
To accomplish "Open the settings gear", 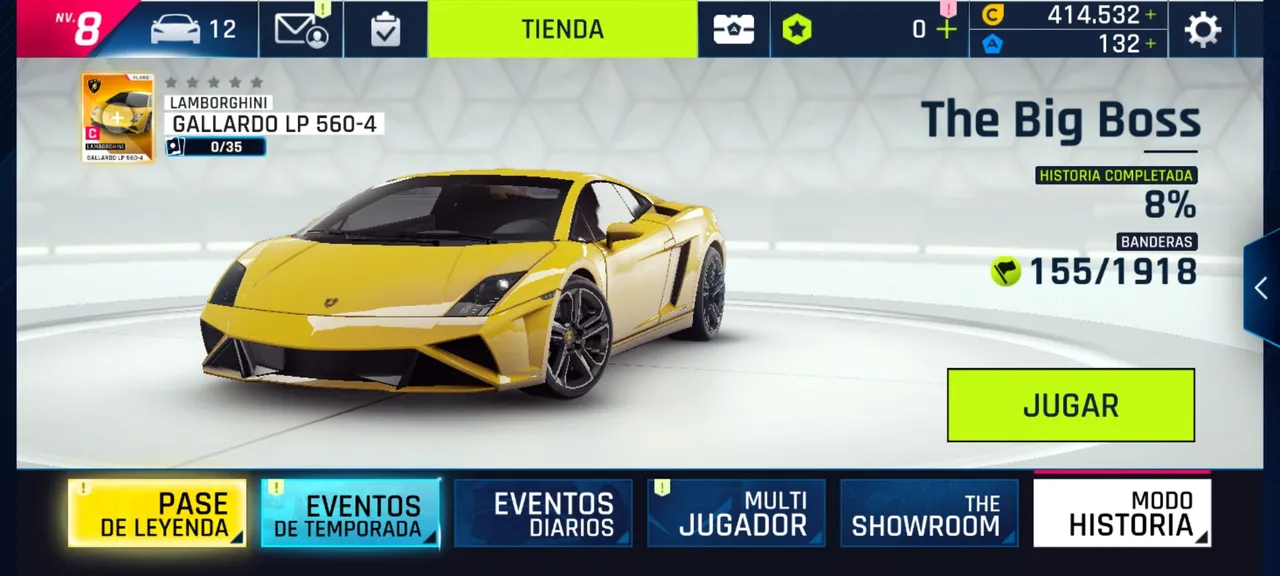I will (x=1202, y=29).
